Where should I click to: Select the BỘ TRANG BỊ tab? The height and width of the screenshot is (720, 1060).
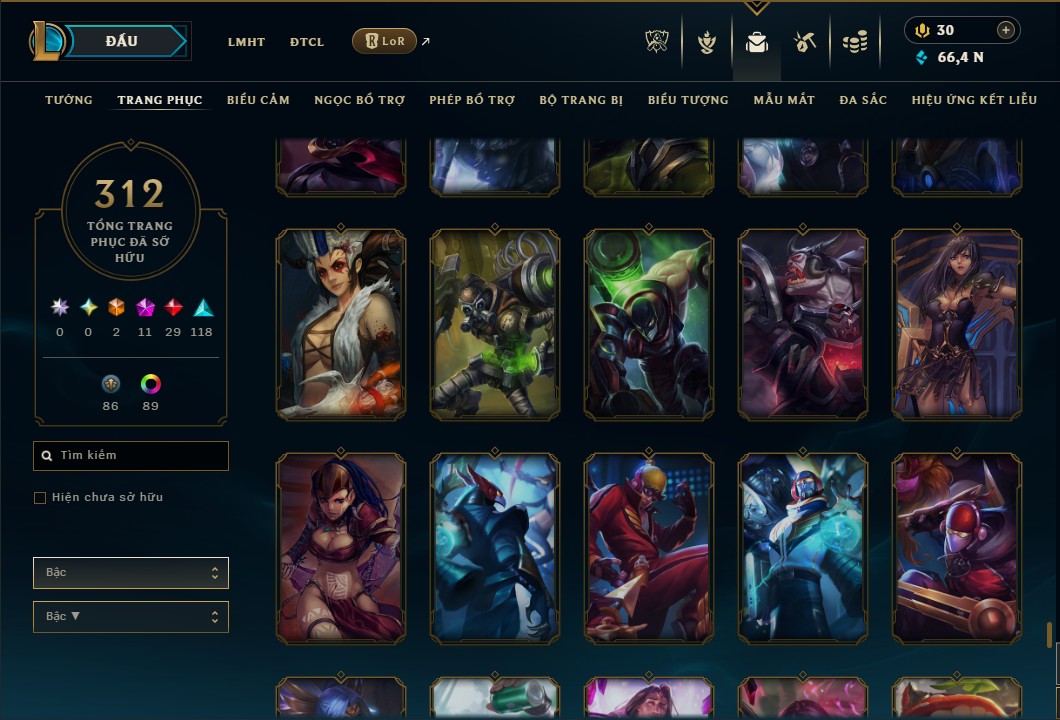coord(581,100)
